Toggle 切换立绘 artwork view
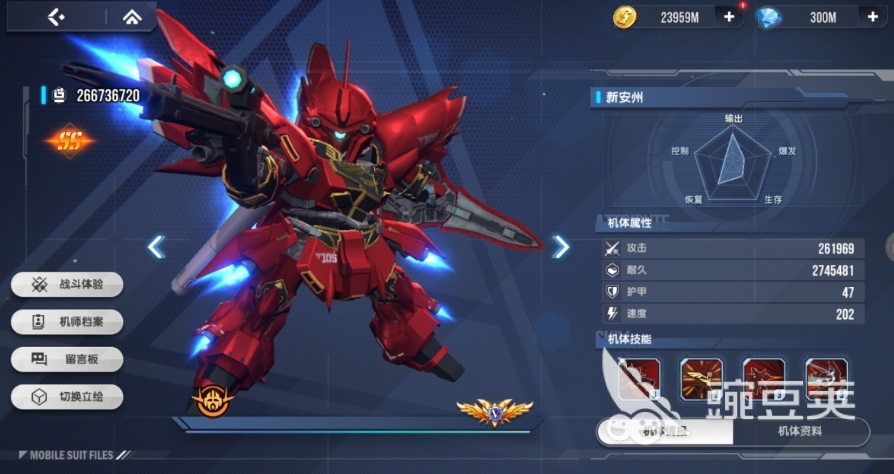The height and width of the screenshot is (474, 894). click(68, 397)
